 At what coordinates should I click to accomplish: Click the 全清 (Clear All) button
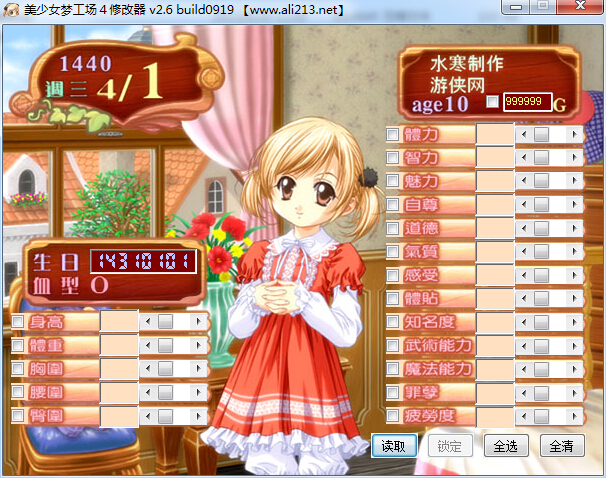pyautogui.click(x=561, y=446)
